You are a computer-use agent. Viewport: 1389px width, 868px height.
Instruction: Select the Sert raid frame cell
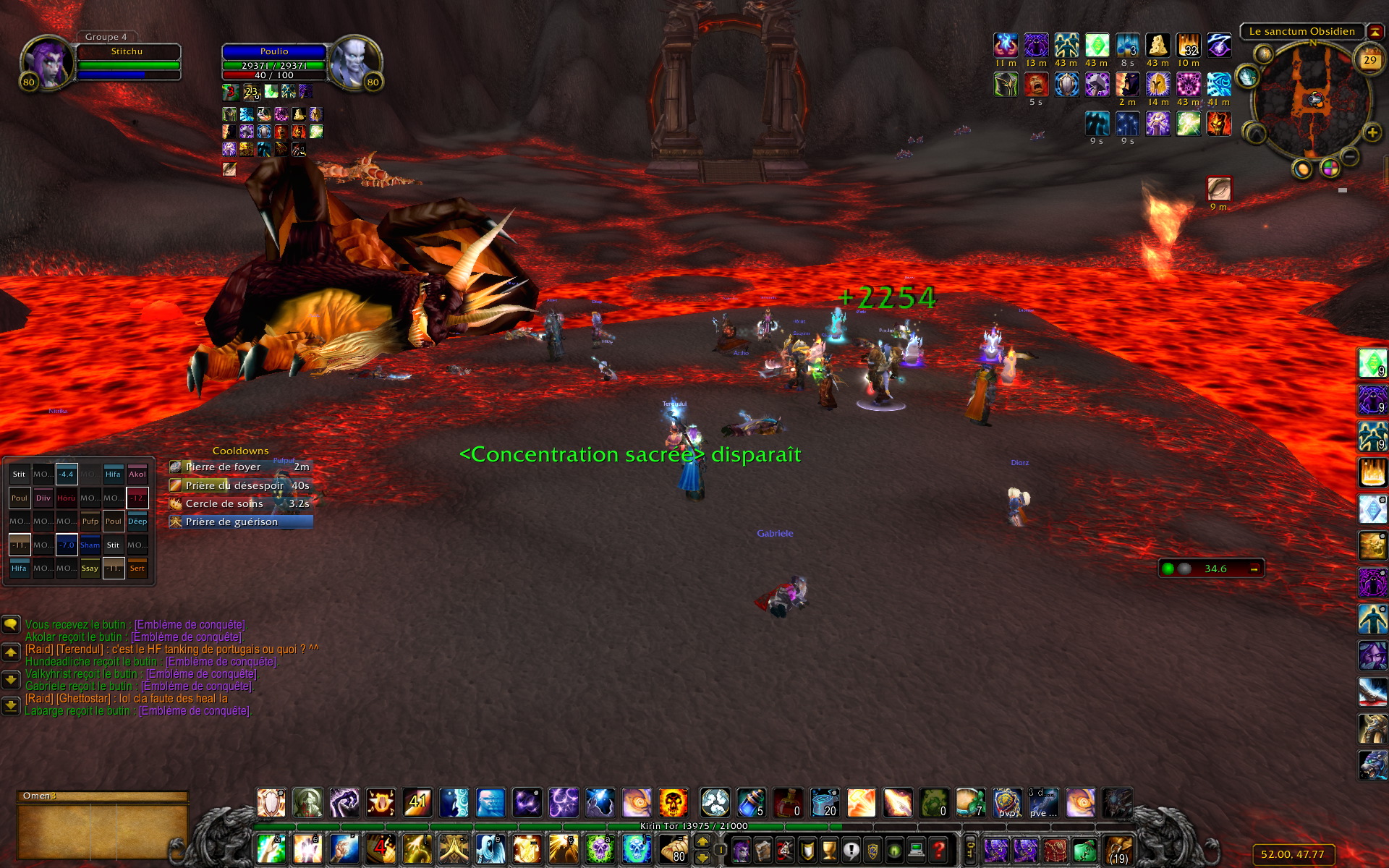(137, 569)
